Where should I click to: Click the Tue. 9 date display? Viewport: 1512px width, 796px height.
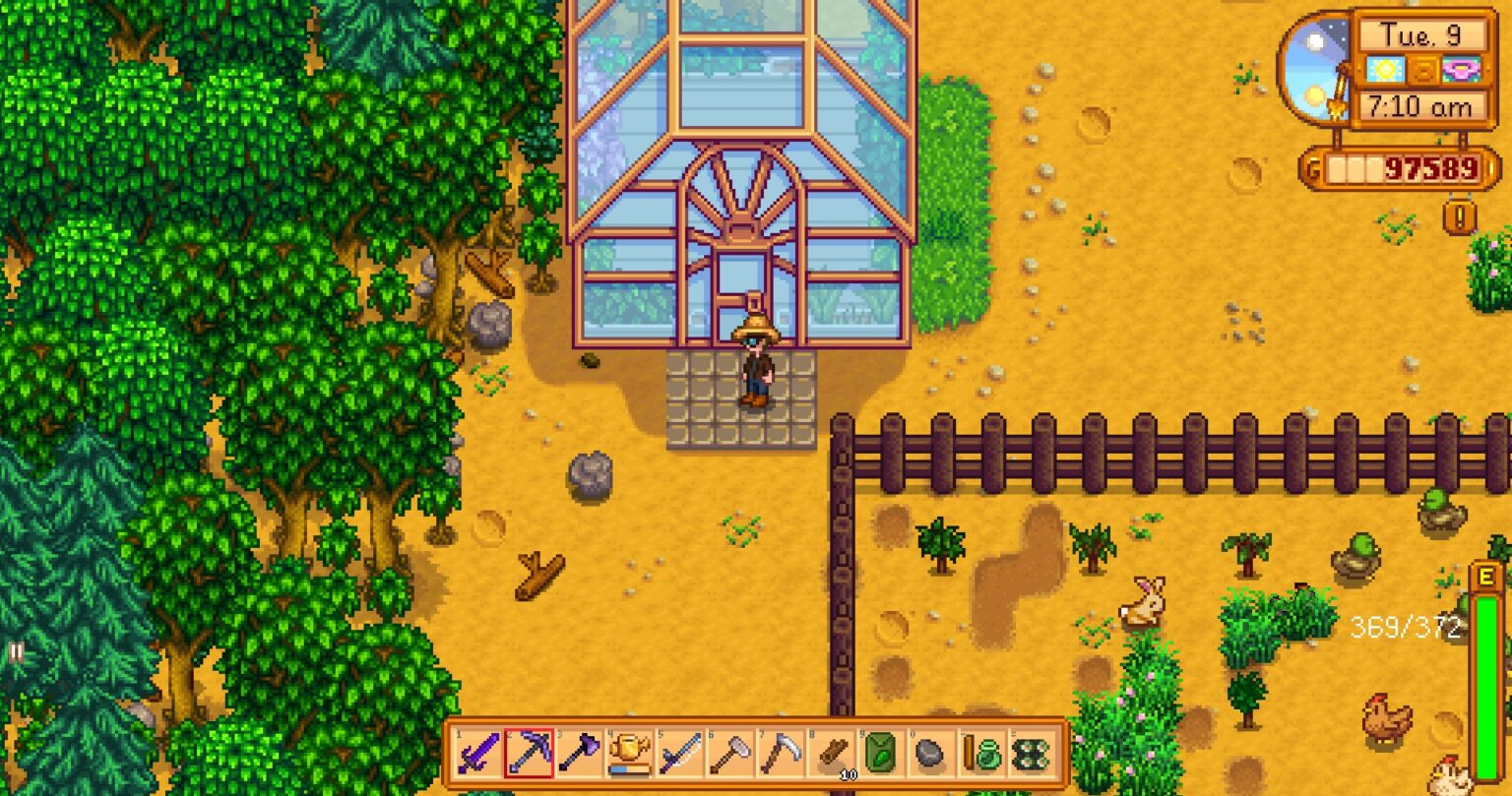coord(1422,33)
